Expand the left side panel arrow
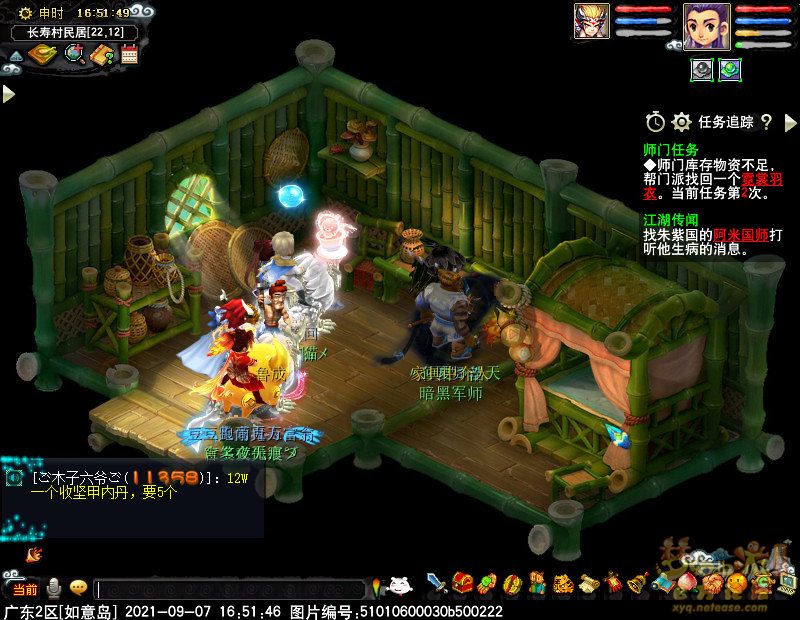800x620 pixels. [x=8, y=94]
